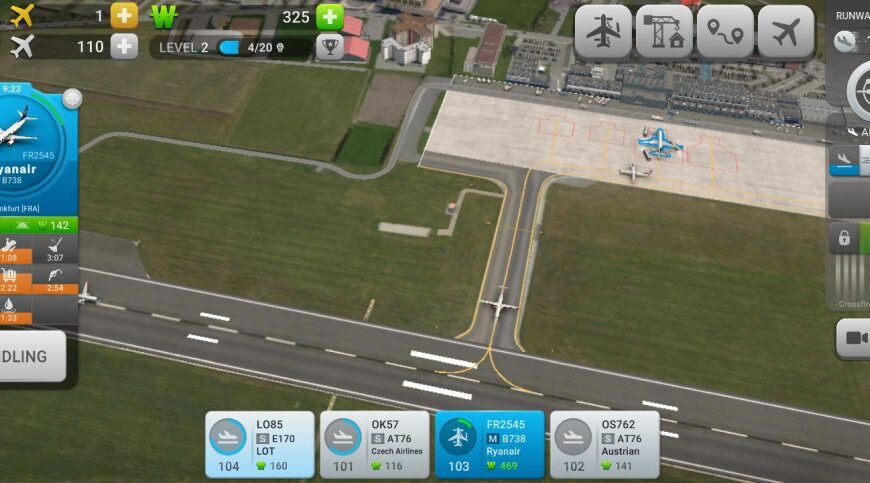Select the OK57 Czech Airlines flight card
The image size is (870, 483).
click(x=374, y=444)
